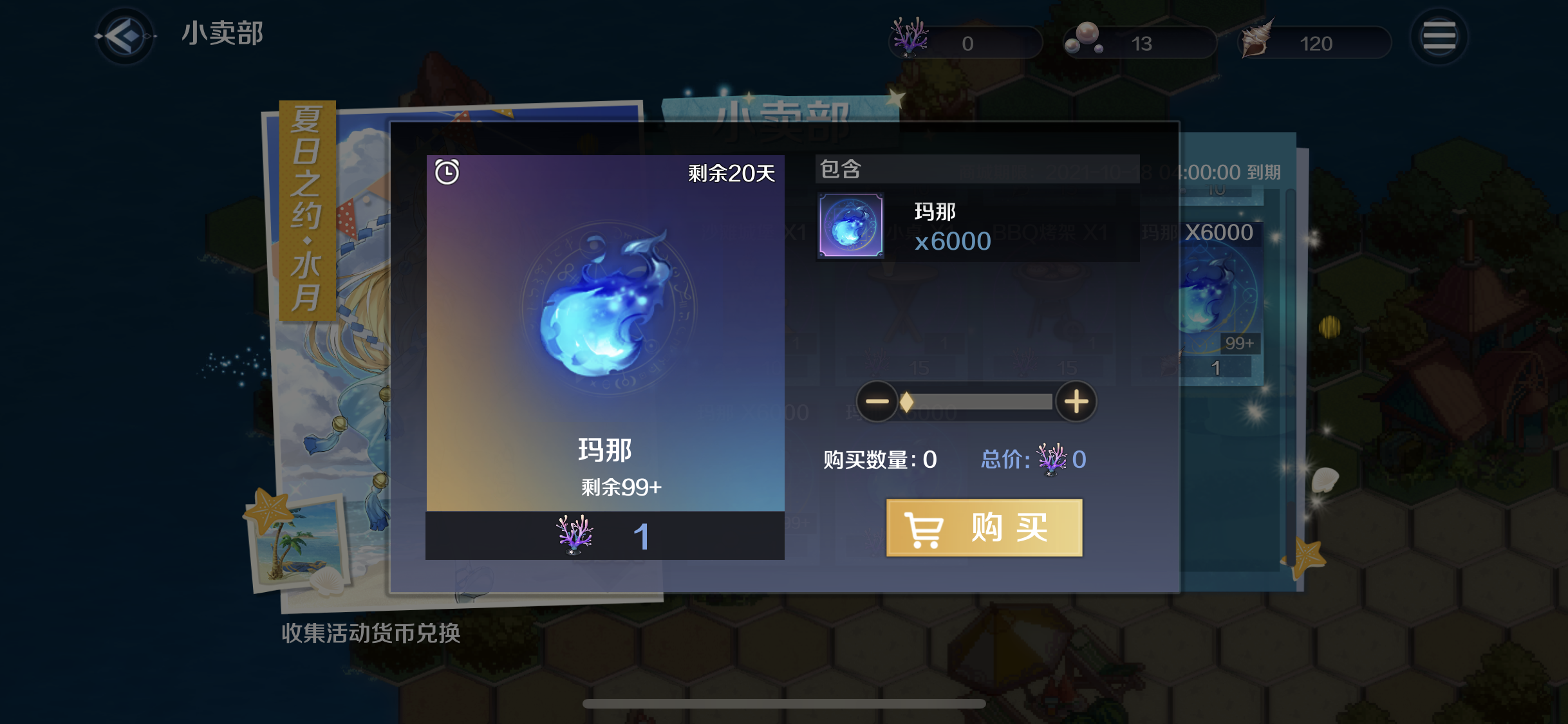Click the back arrow icon
Image resolution: width=1568 pixels, height=724 pixels.
[124, 37]
